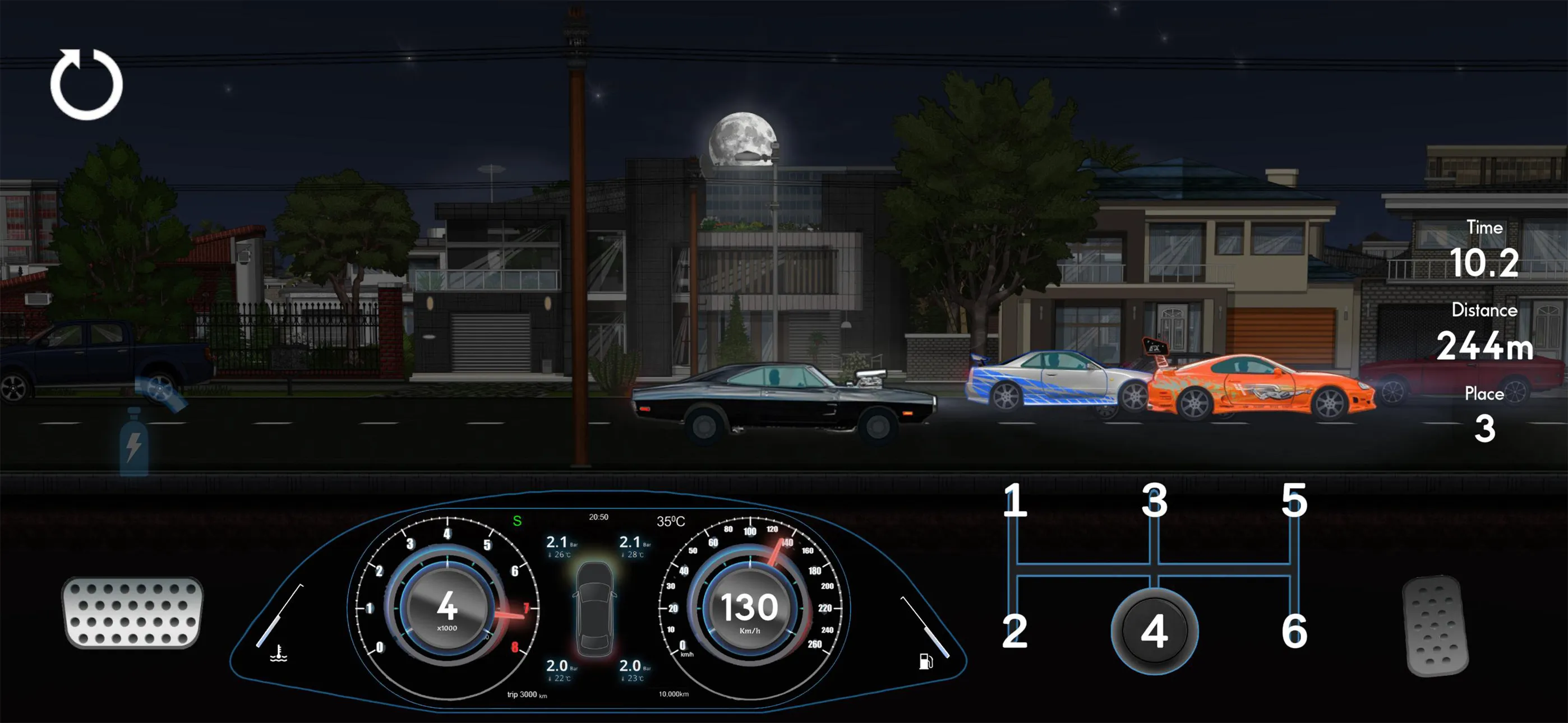Select gear 2 on the gear diagram
1568x723 pixels.
(1014, 630)
